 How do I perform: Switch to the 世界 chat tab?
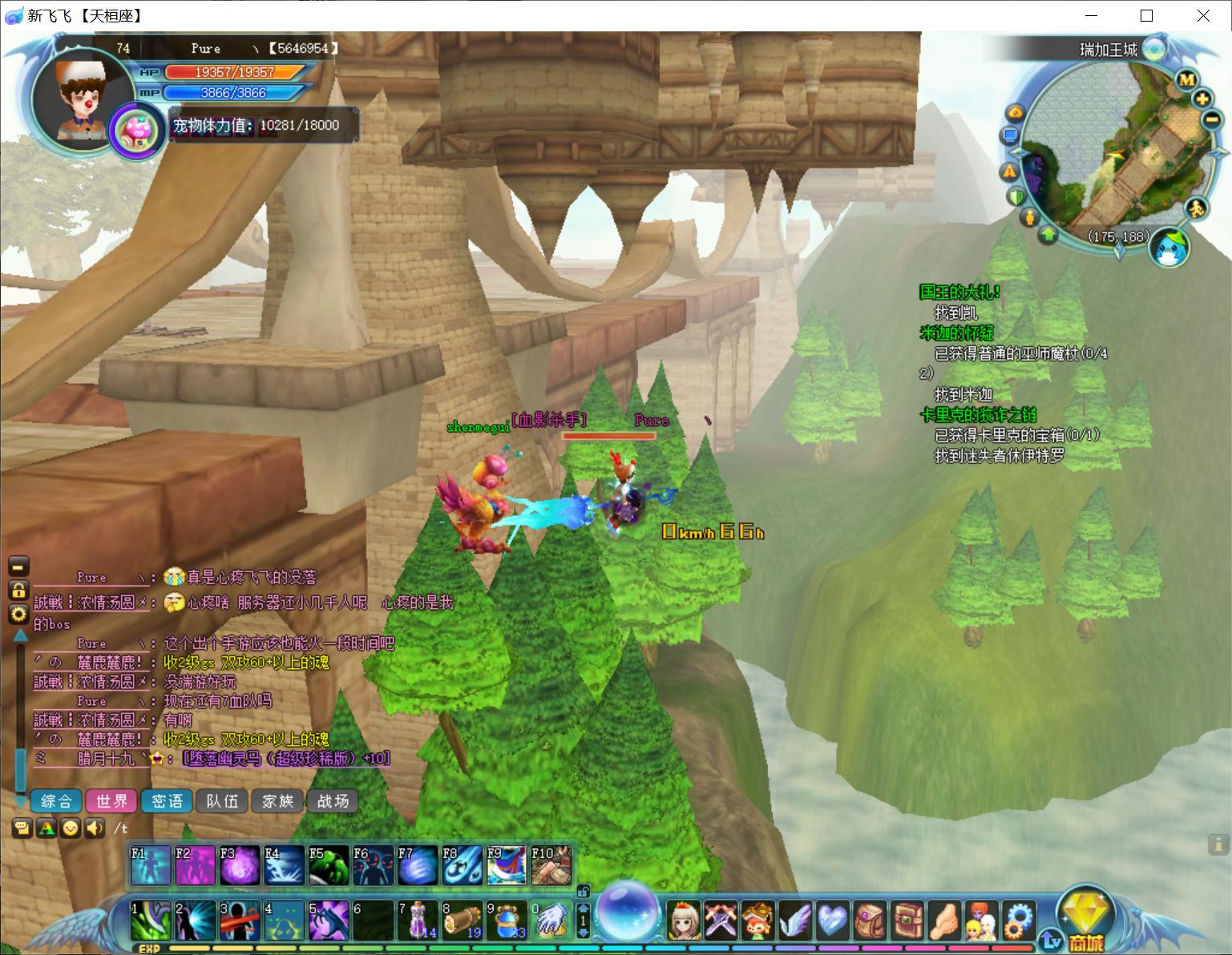(x=111, y=801)
